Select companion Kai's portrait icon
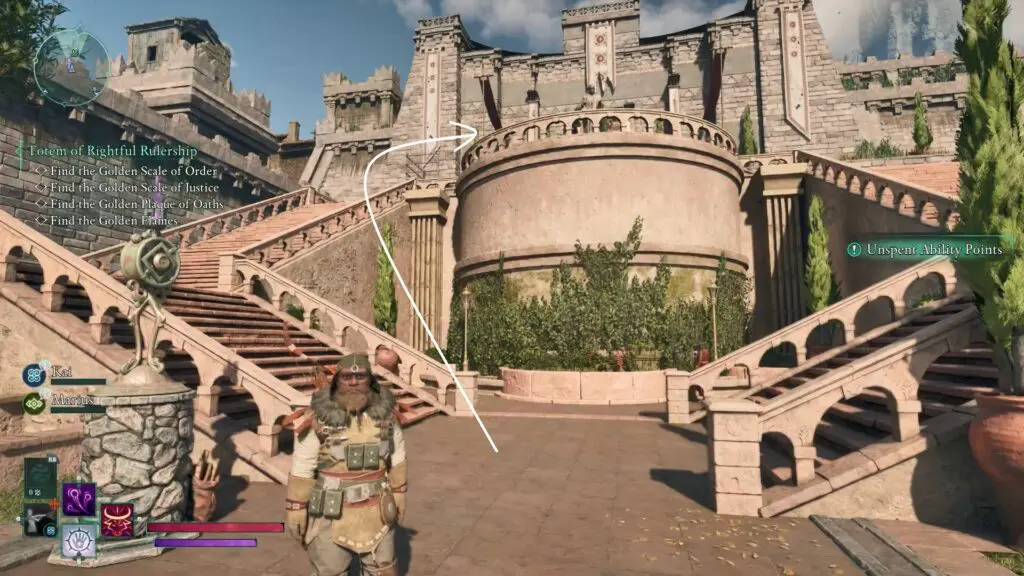Image resolution: width=1024 pixels, height=576 pixels. point(33,375)
